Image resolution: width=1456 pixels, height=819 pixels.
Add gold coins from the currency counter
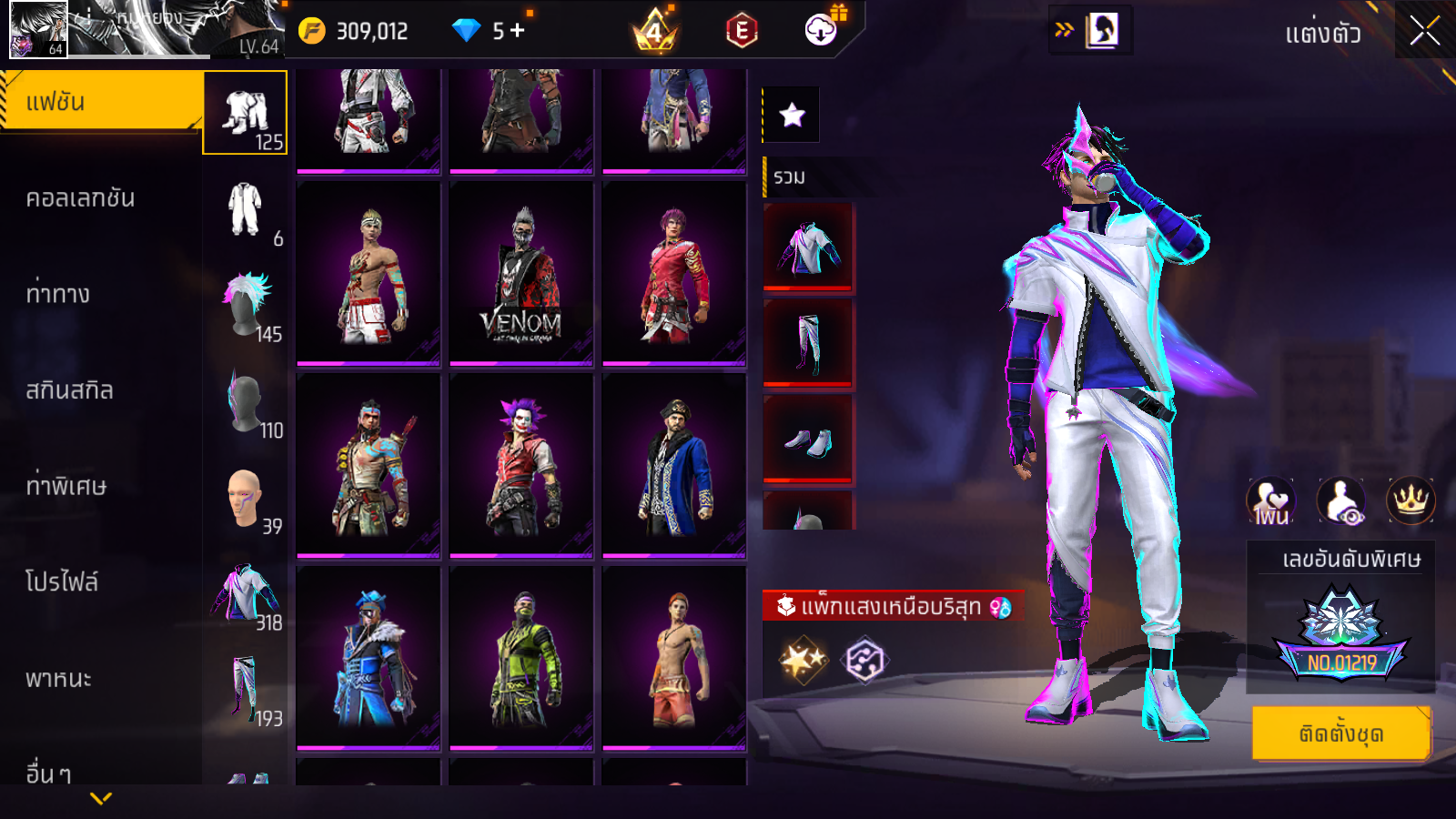coord(312,31)
